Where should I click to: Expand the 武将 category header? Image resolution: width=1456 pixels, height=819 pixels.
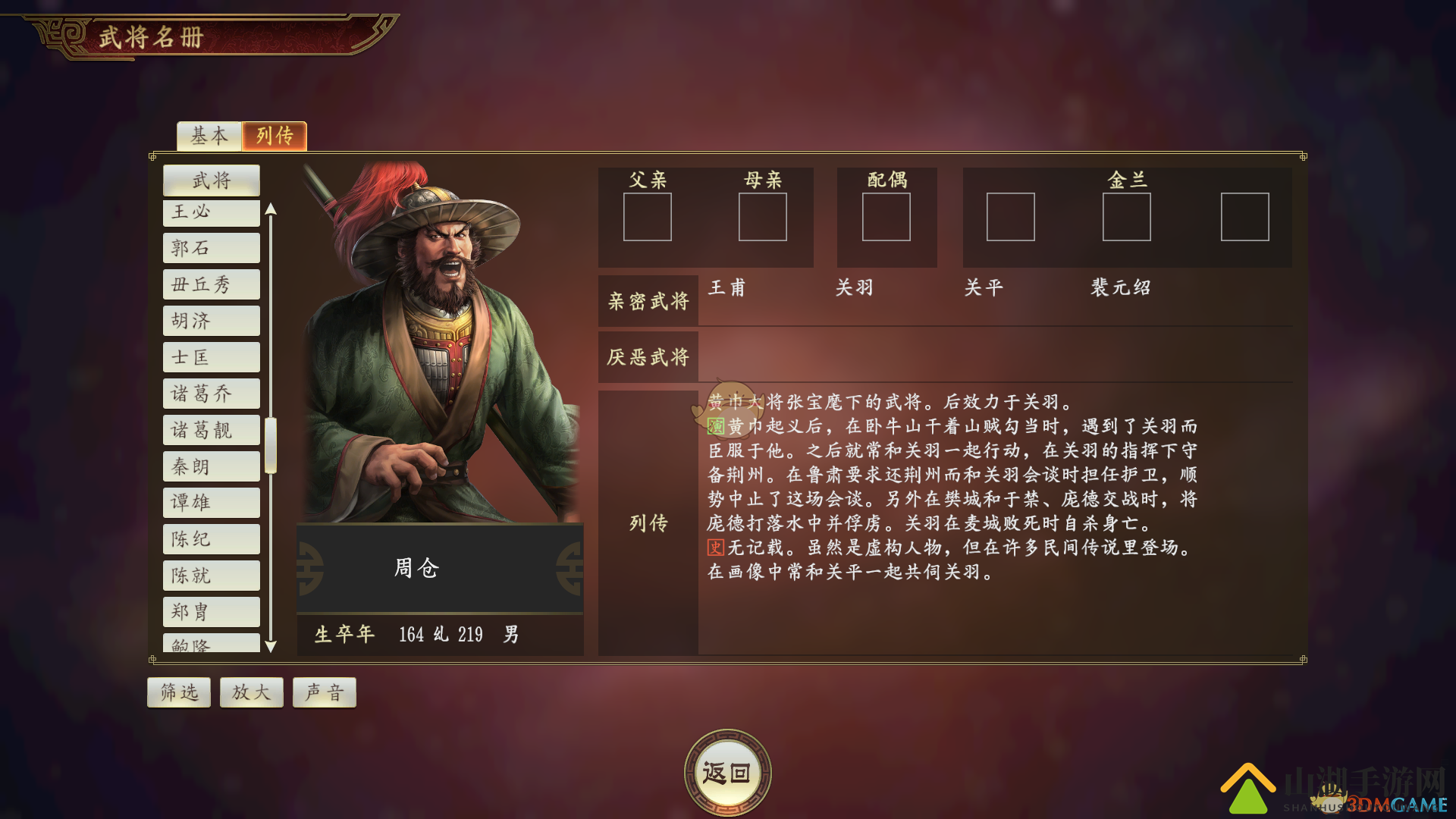(x=211, y=180)
